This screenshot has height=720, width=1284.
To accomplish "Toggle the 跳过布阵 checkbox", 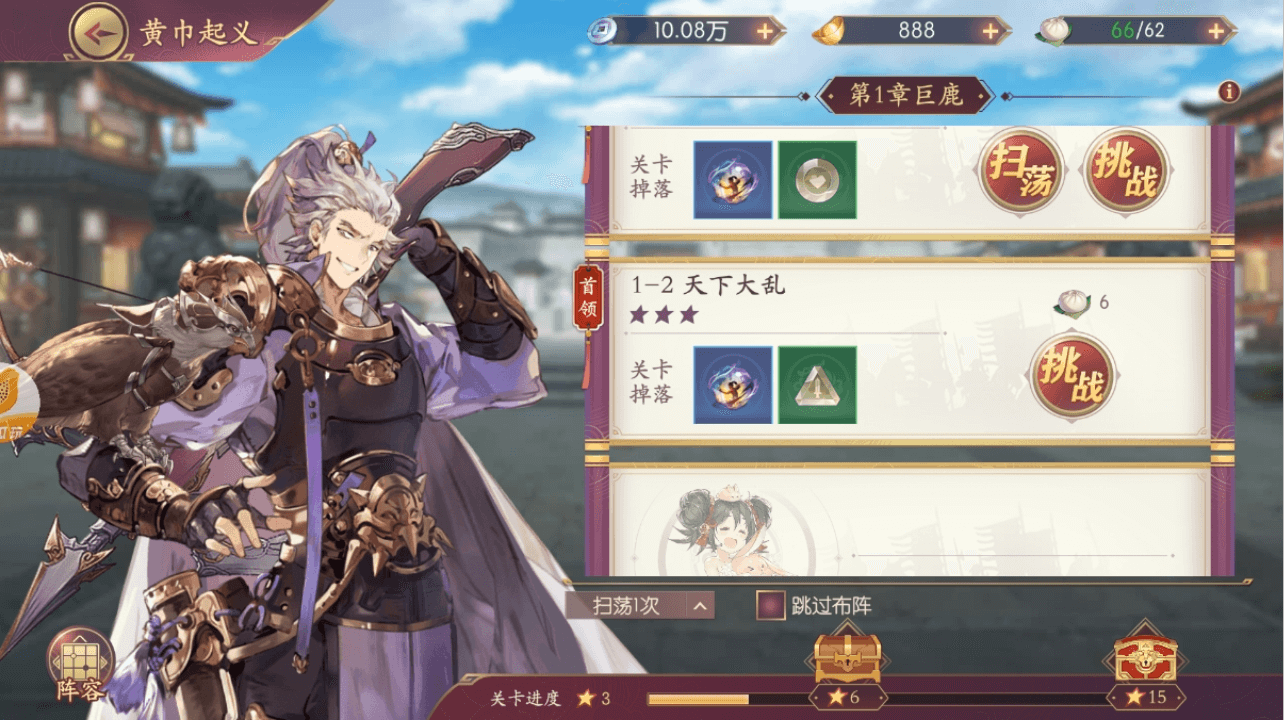I will pyautogui.click(x=770, y=605).
